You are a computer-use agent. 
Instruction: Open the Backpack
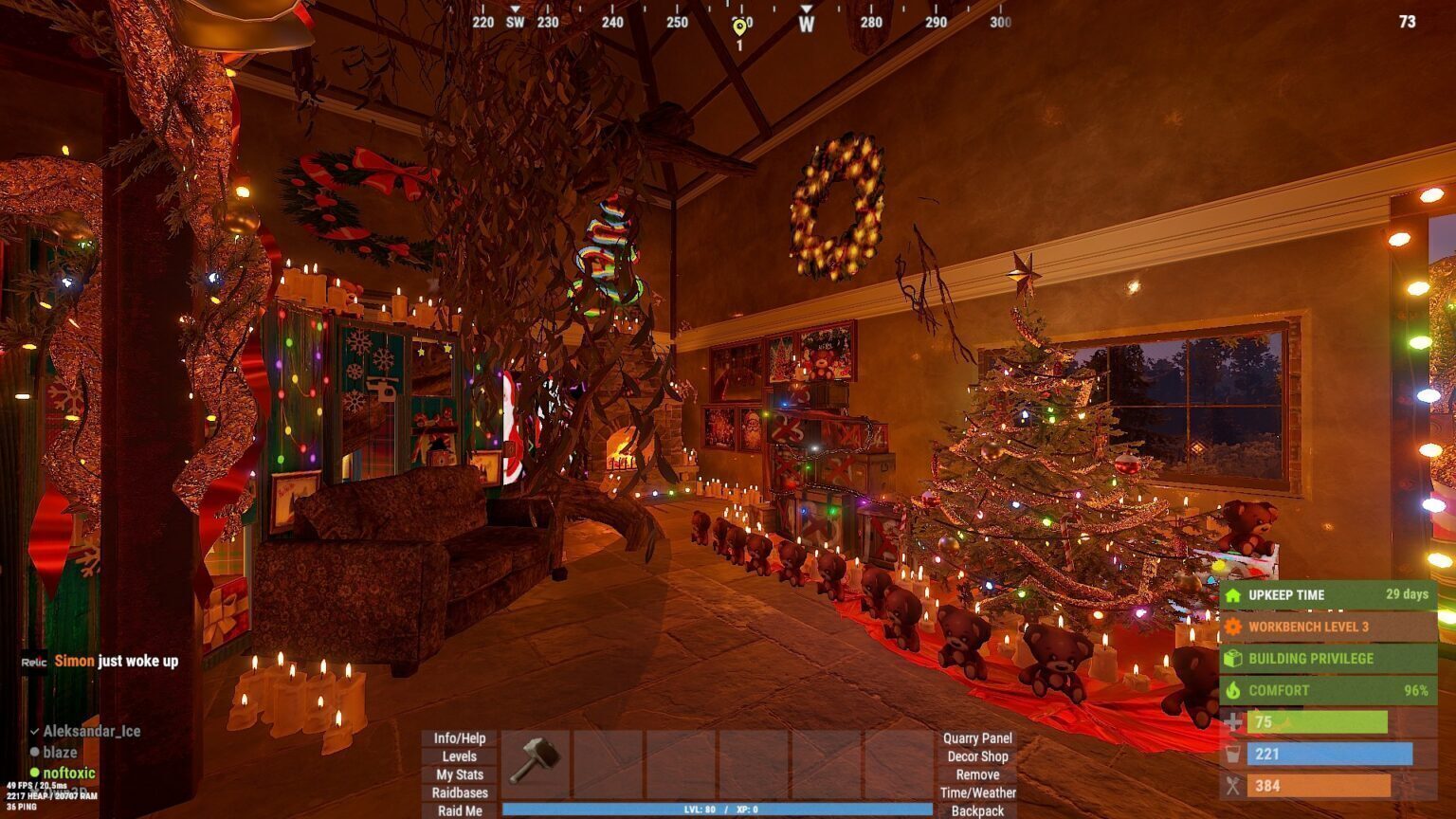[x=977, y=810]
